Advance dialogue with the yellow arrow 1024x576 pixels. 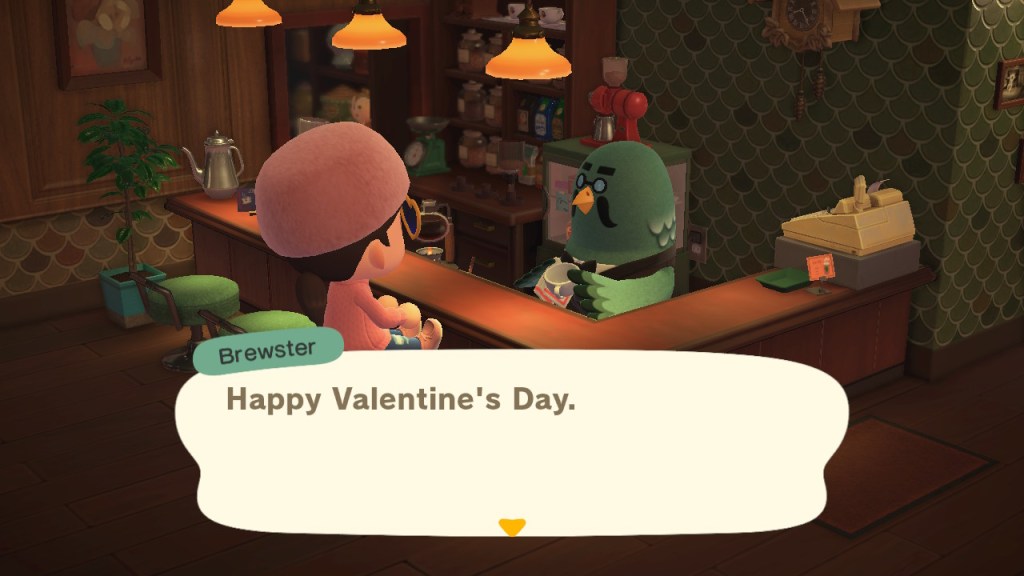point(512,526)
